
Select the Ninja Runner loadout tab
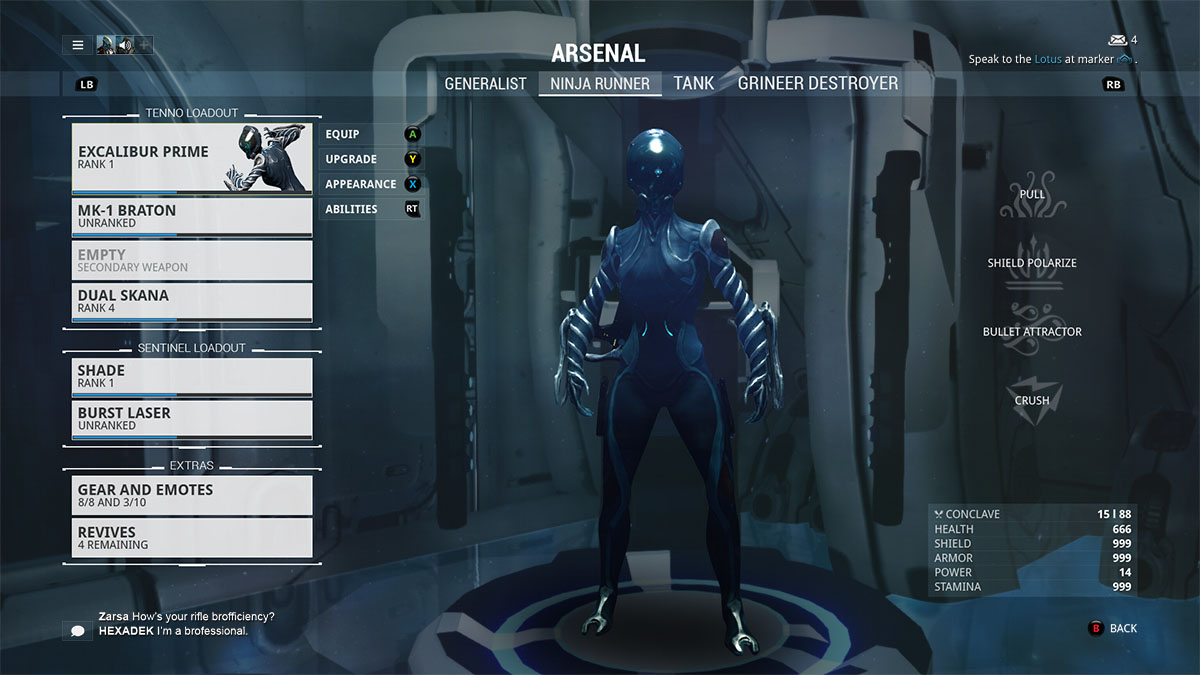tap(600, 84)
